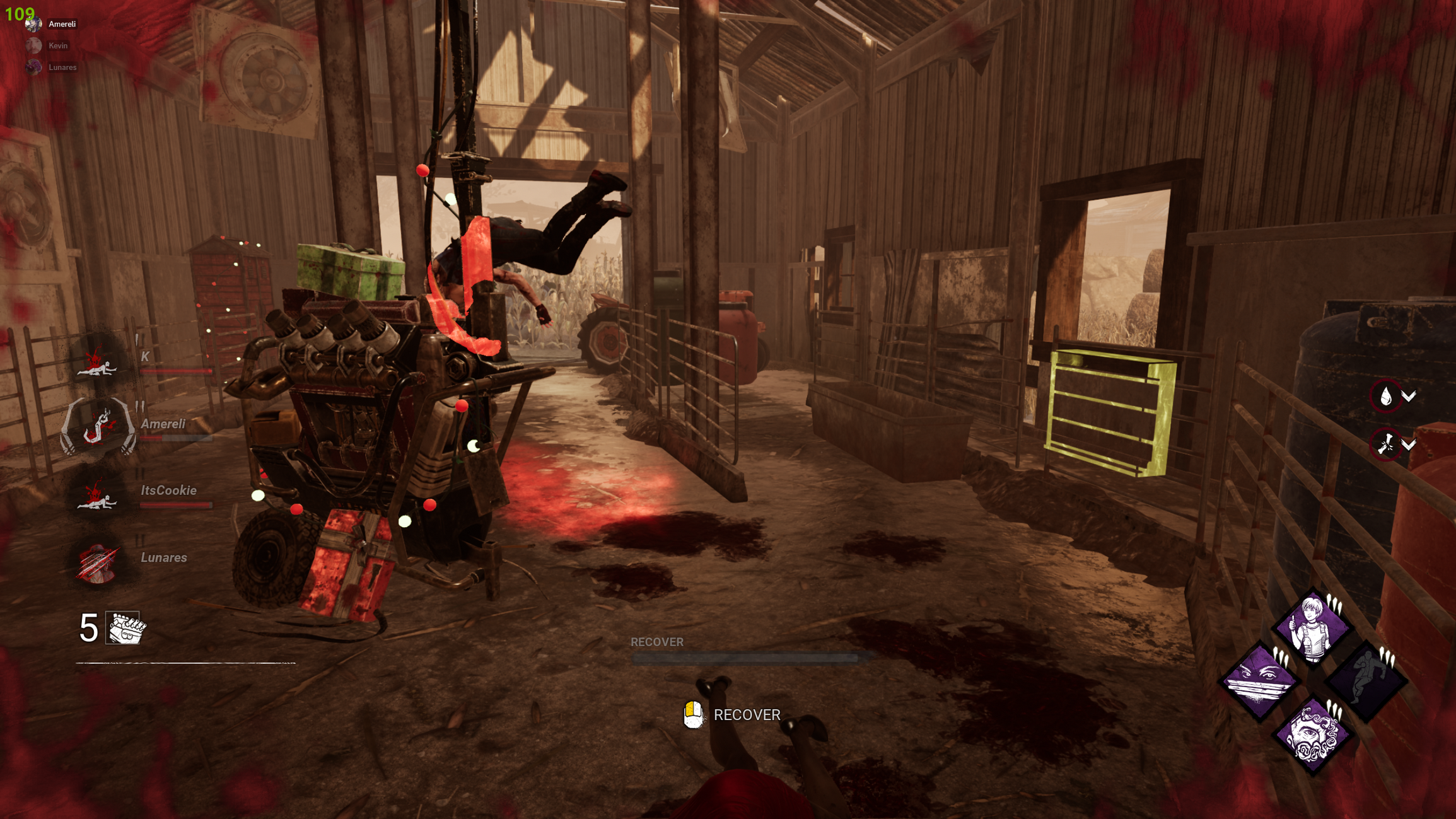Image resolution: width=1456 pixels, height=819 pixels.
Task: Click the blood-drop status effect icon
Action: click(x=1385, y=395)
